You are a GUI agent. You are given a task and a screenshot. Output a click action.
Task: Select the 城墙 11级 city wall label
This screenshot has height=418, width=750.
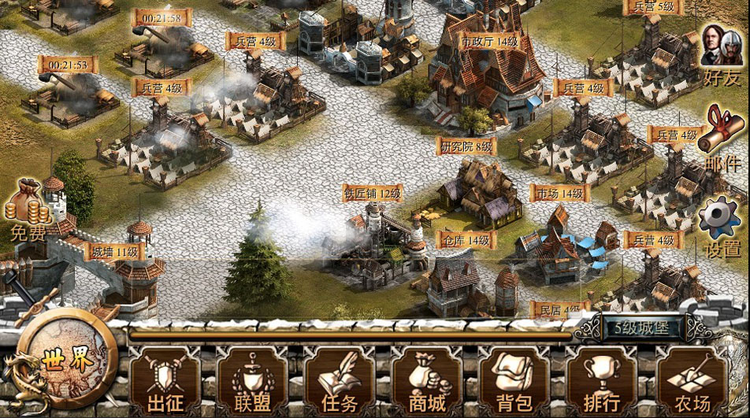(113, 251)
